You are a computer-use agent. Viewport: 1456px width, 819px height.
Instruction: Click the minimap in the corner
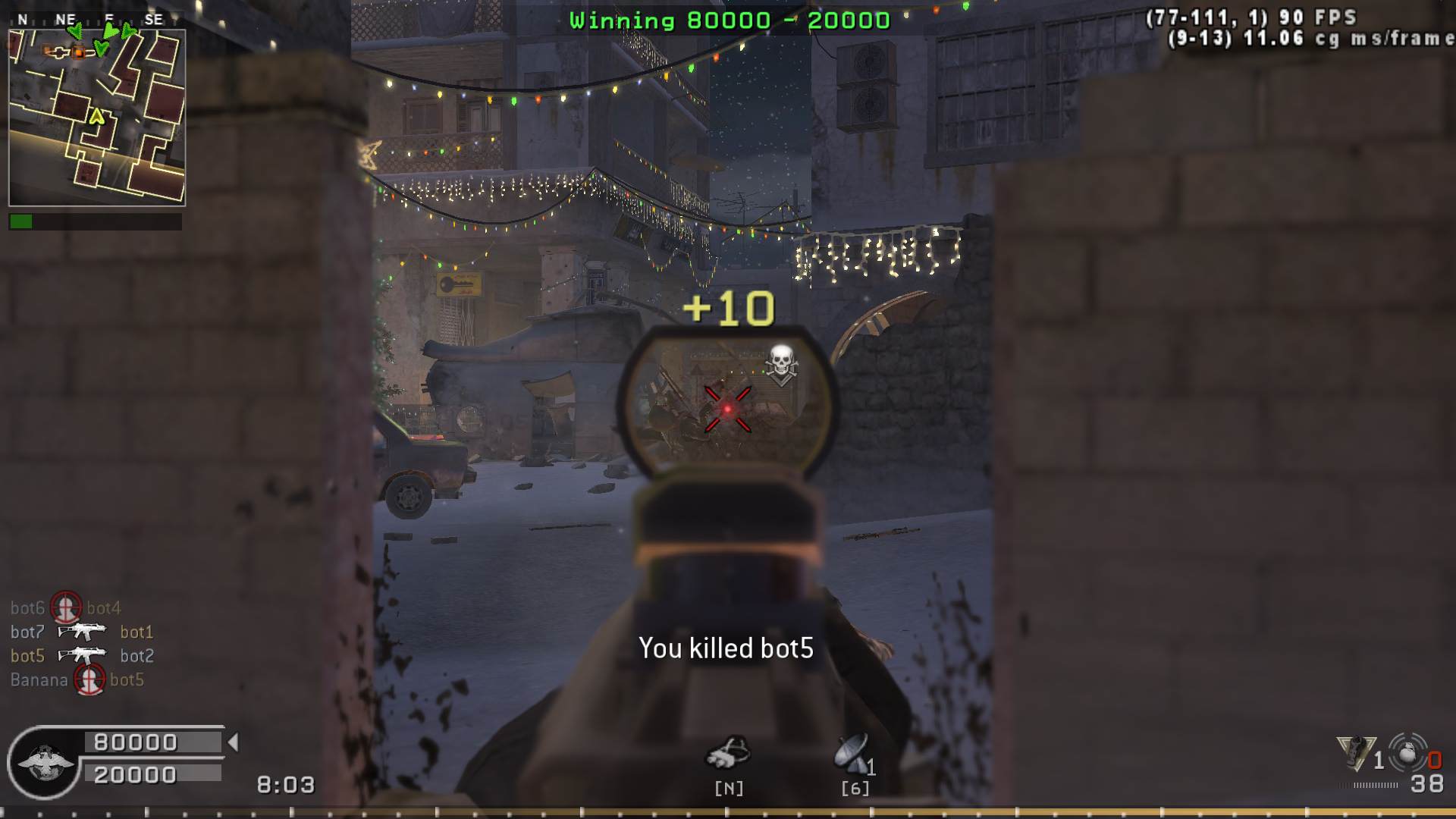click(97, 118)
